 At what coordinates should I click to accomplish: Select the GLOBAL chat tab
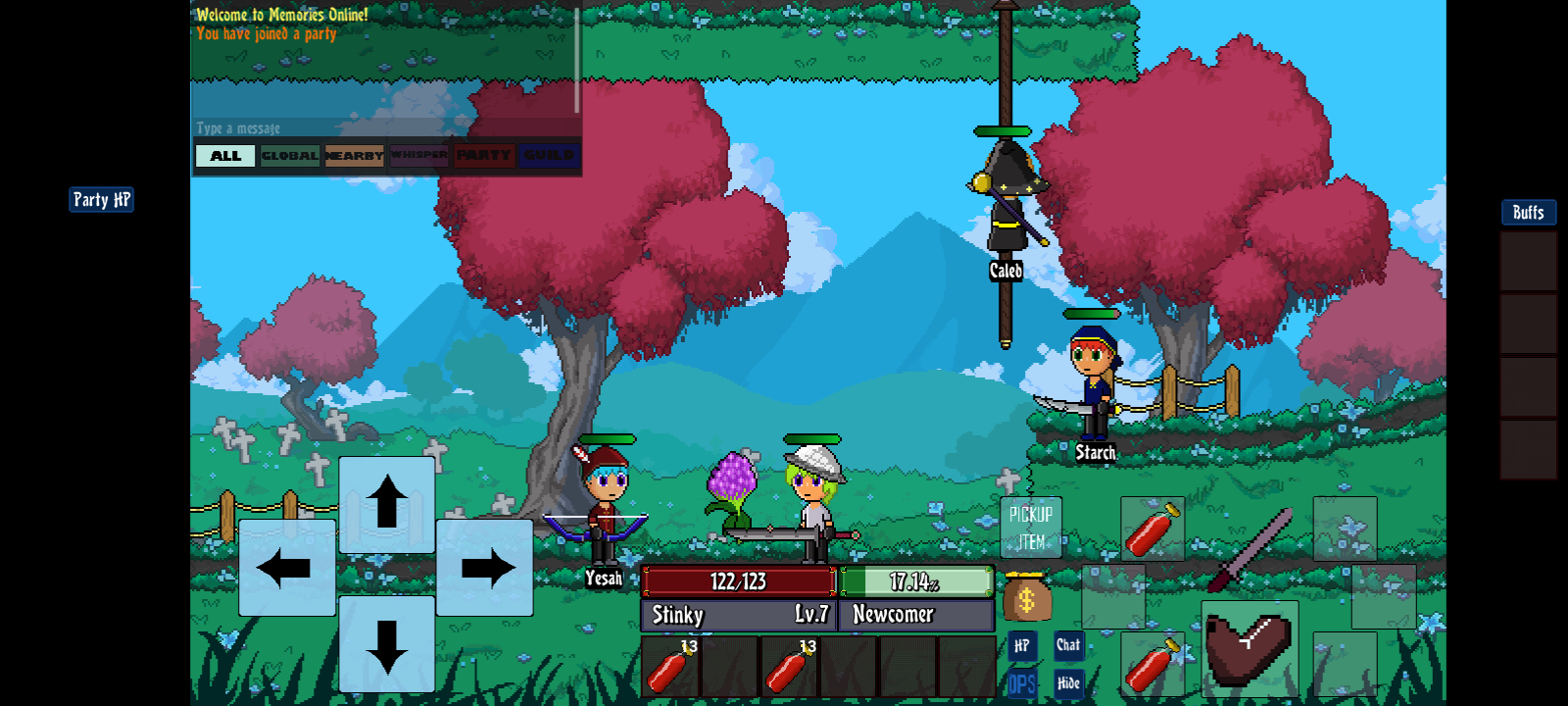[x=290, y=156]
